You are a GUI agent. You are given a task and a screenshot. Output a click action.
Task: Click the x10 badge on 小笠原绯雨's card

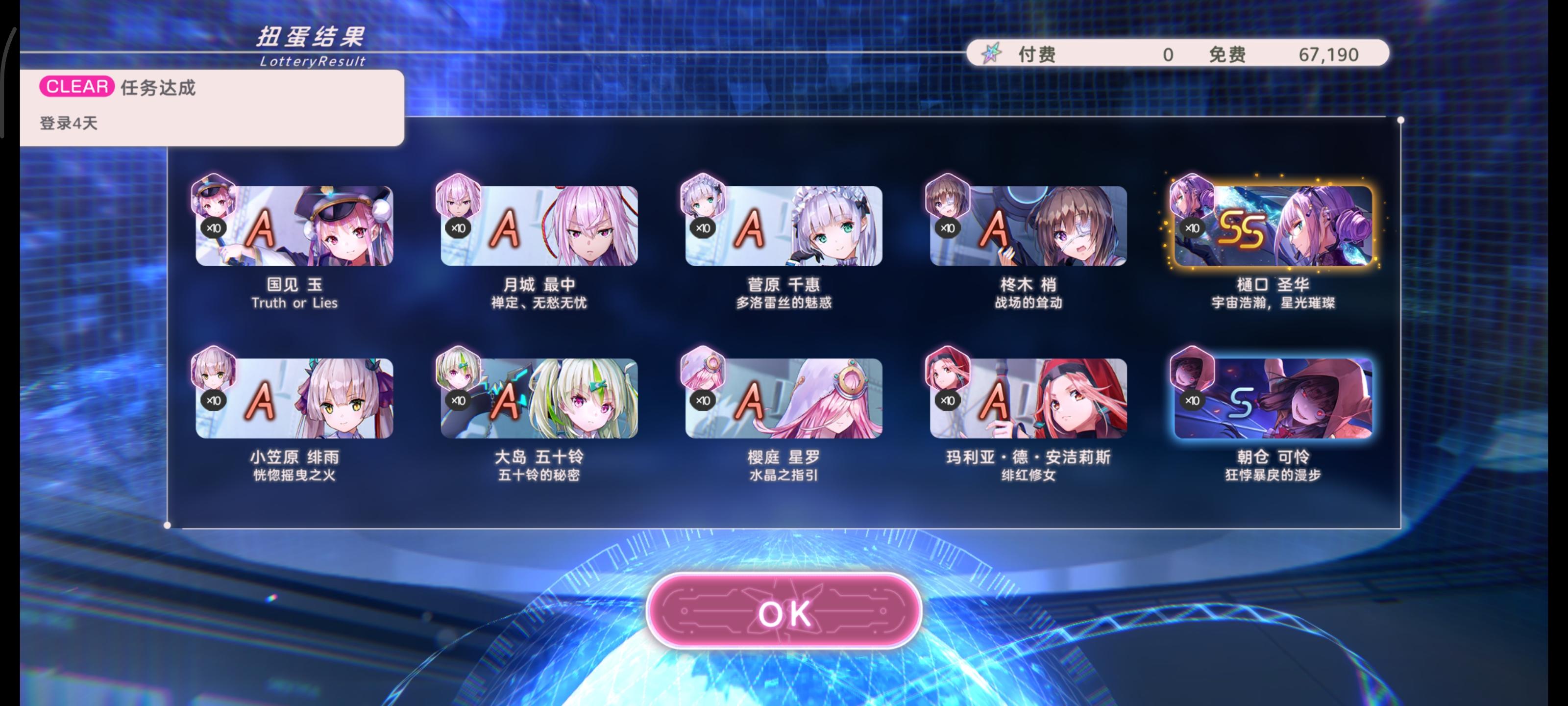tap(213, 400)
